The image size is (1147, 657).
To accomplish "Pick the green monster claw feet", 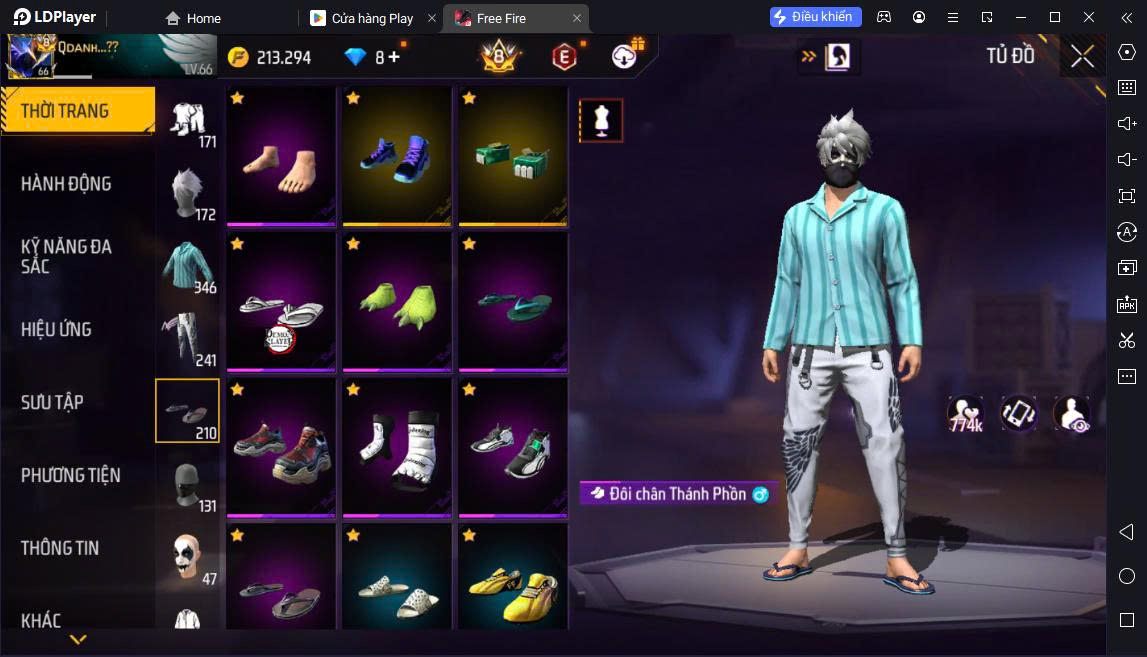I will [397, 302].
